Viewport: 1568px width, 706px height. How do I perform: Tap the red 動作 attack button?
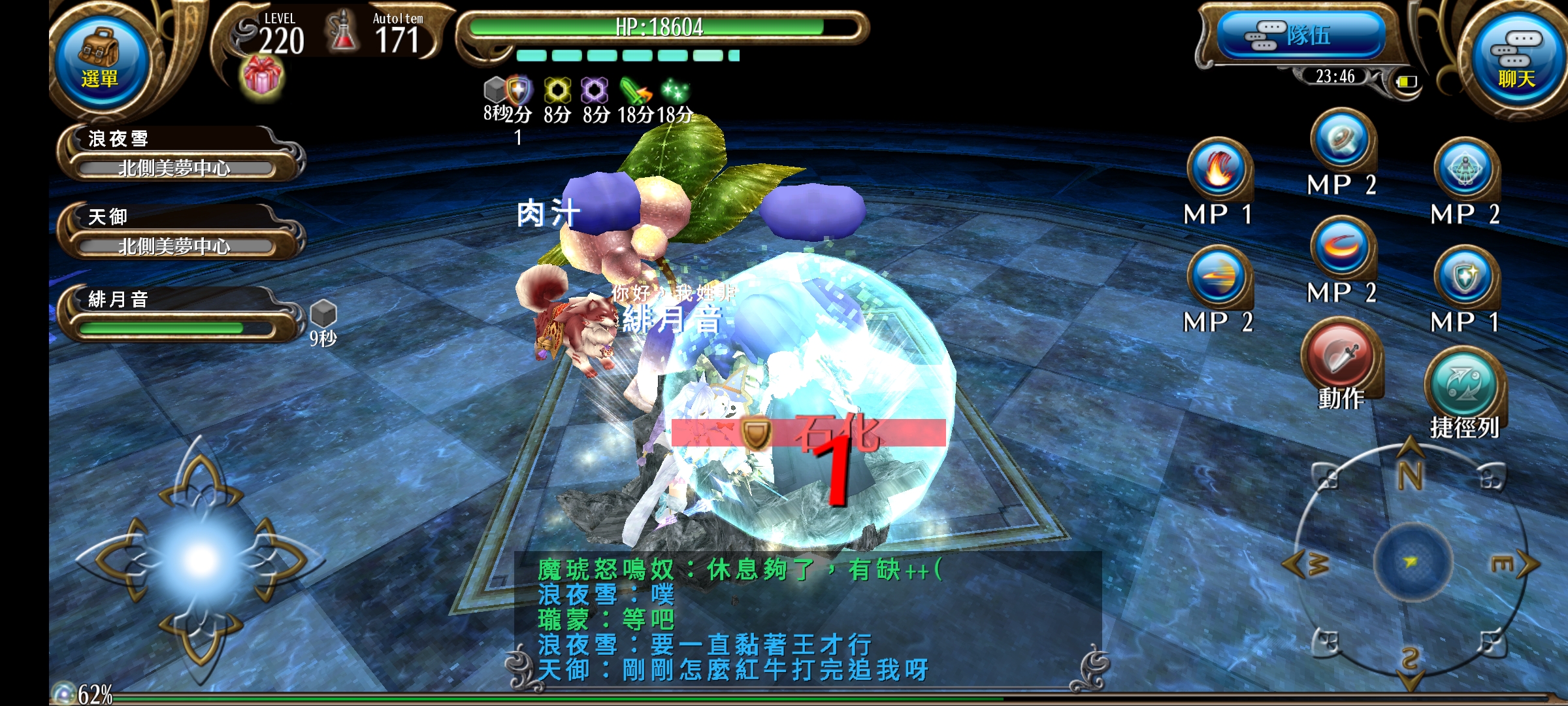pyautogui.click(x=1341, y=356)
